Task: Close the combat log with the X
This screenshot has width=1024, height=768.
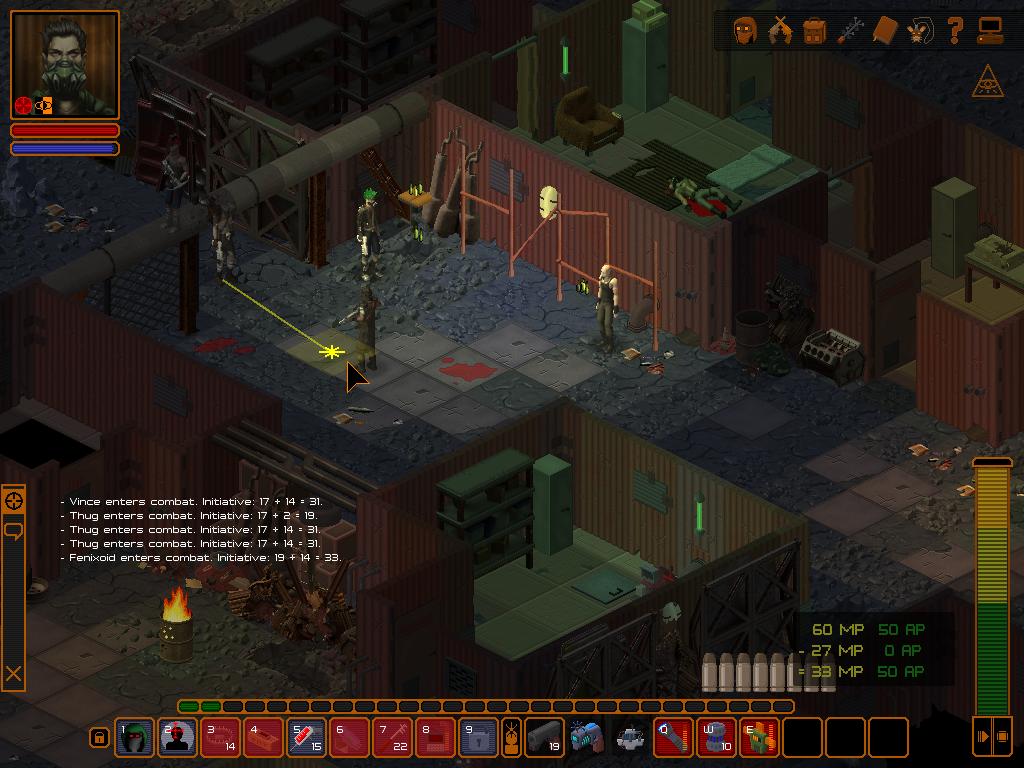Action: 13,675
